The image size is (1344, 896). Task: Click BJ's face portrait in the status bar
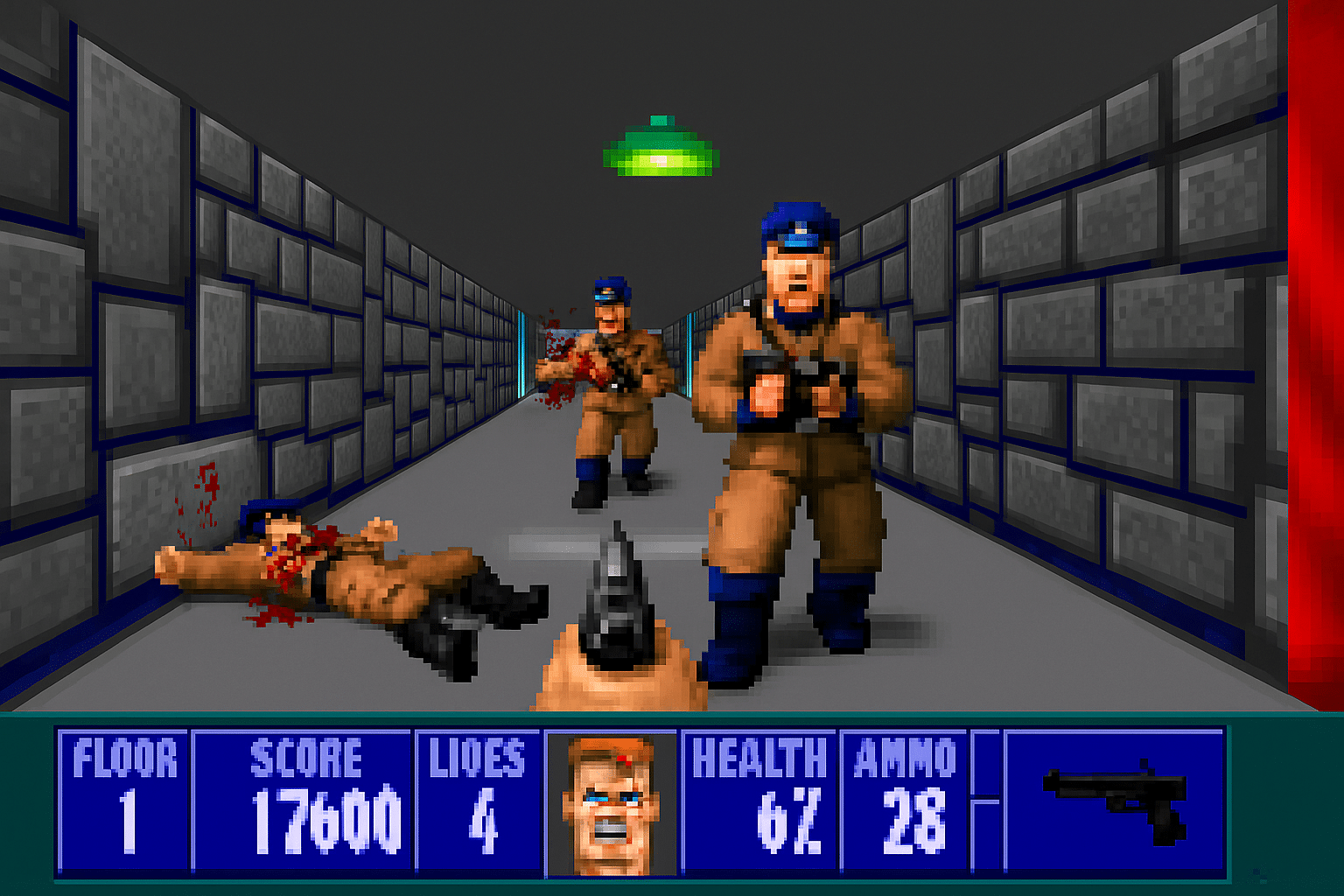point(612,805)
